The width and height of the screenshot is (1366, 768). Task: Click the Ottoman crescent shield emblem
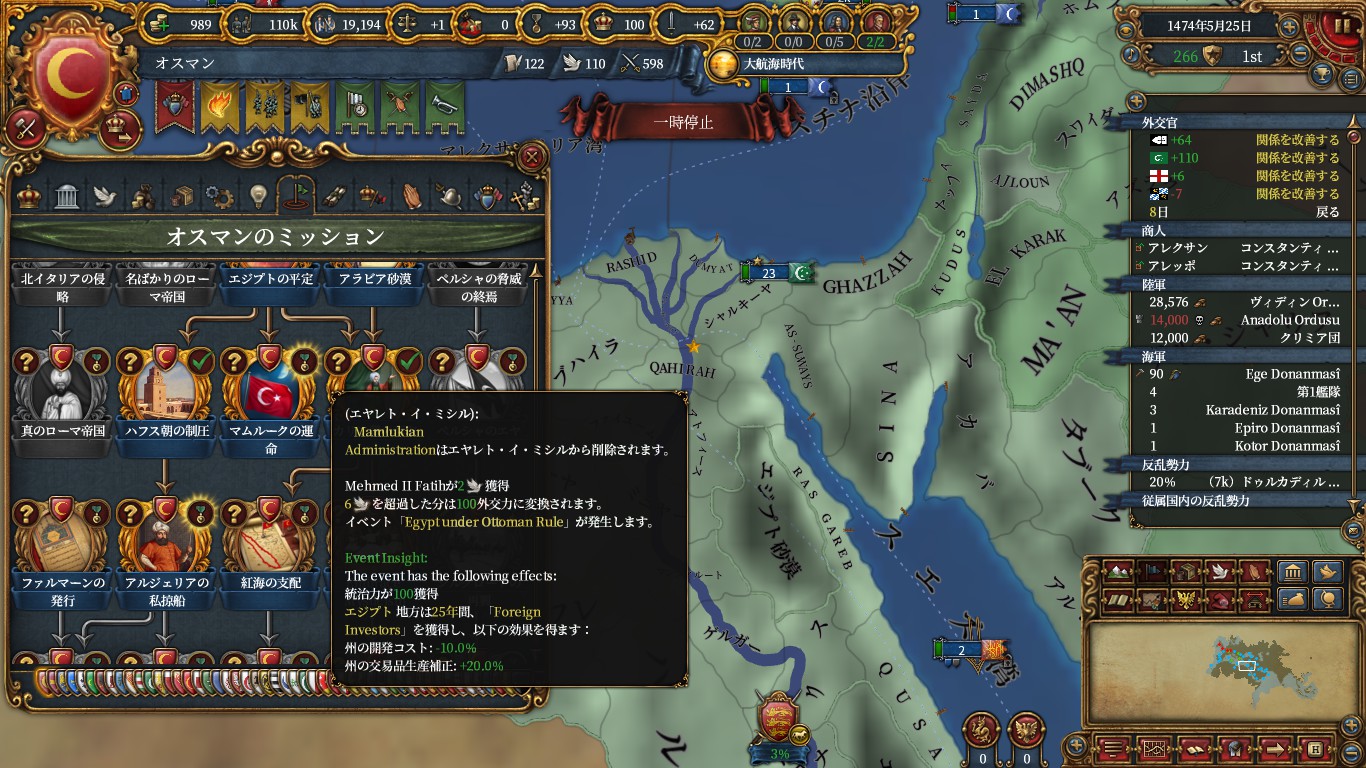70,75
